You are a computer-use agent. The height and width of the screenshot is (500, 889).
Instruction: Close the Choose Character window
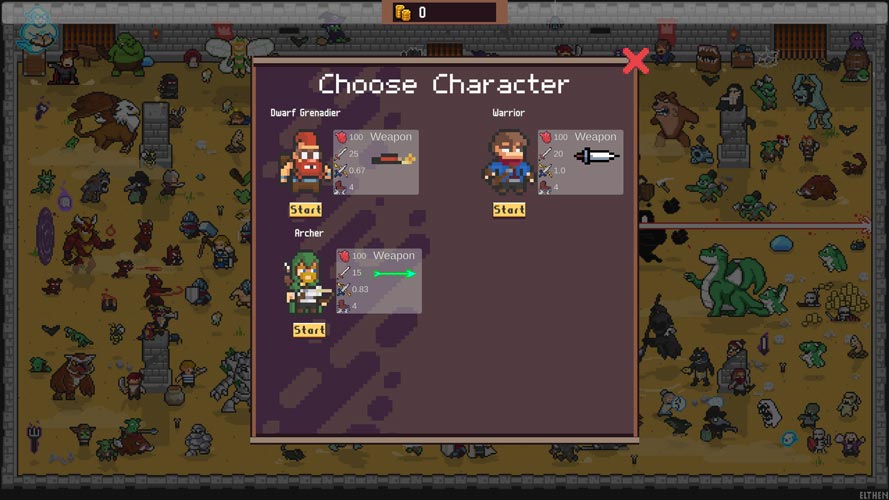(x=635, y=61)
